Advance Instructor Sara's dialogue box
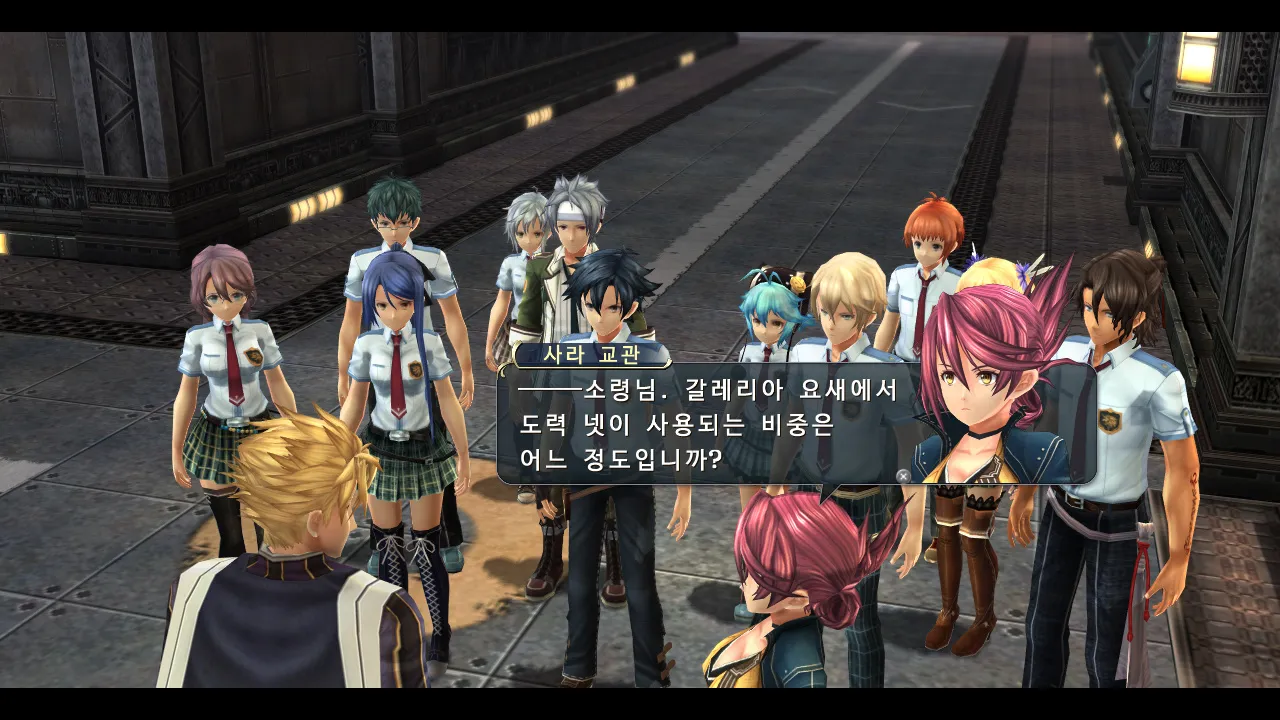The width and height of the screenshot is (1280, 720). pos(903,476)
